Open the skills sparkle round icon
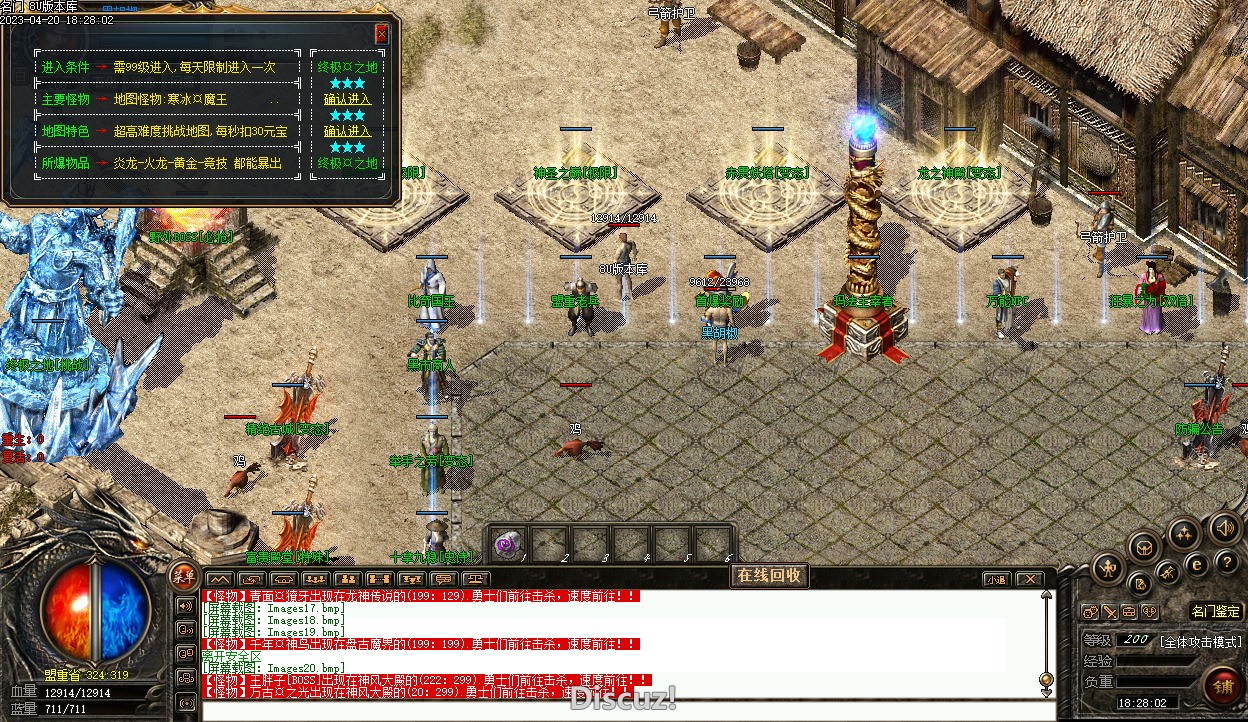 pyautogui.click(x=1184, y=533)
